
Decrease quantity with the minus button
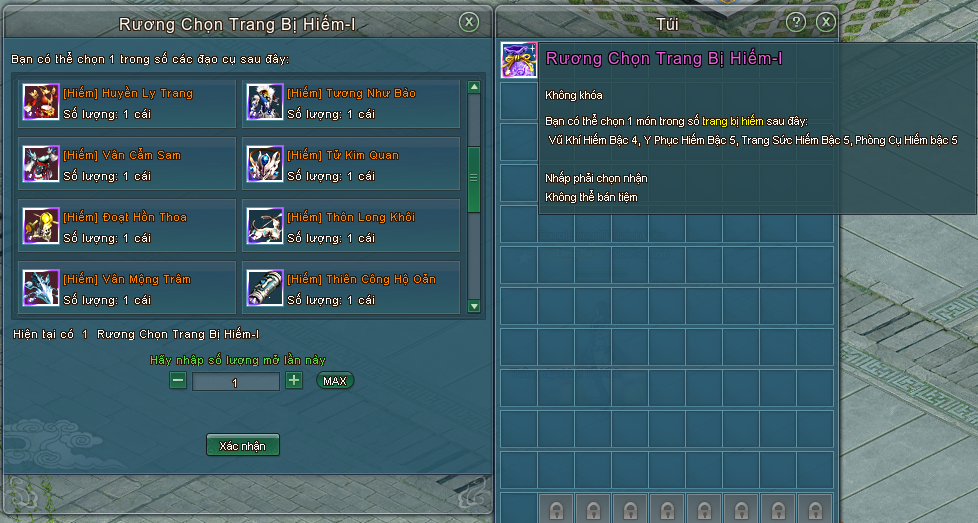tap(178, 381)
